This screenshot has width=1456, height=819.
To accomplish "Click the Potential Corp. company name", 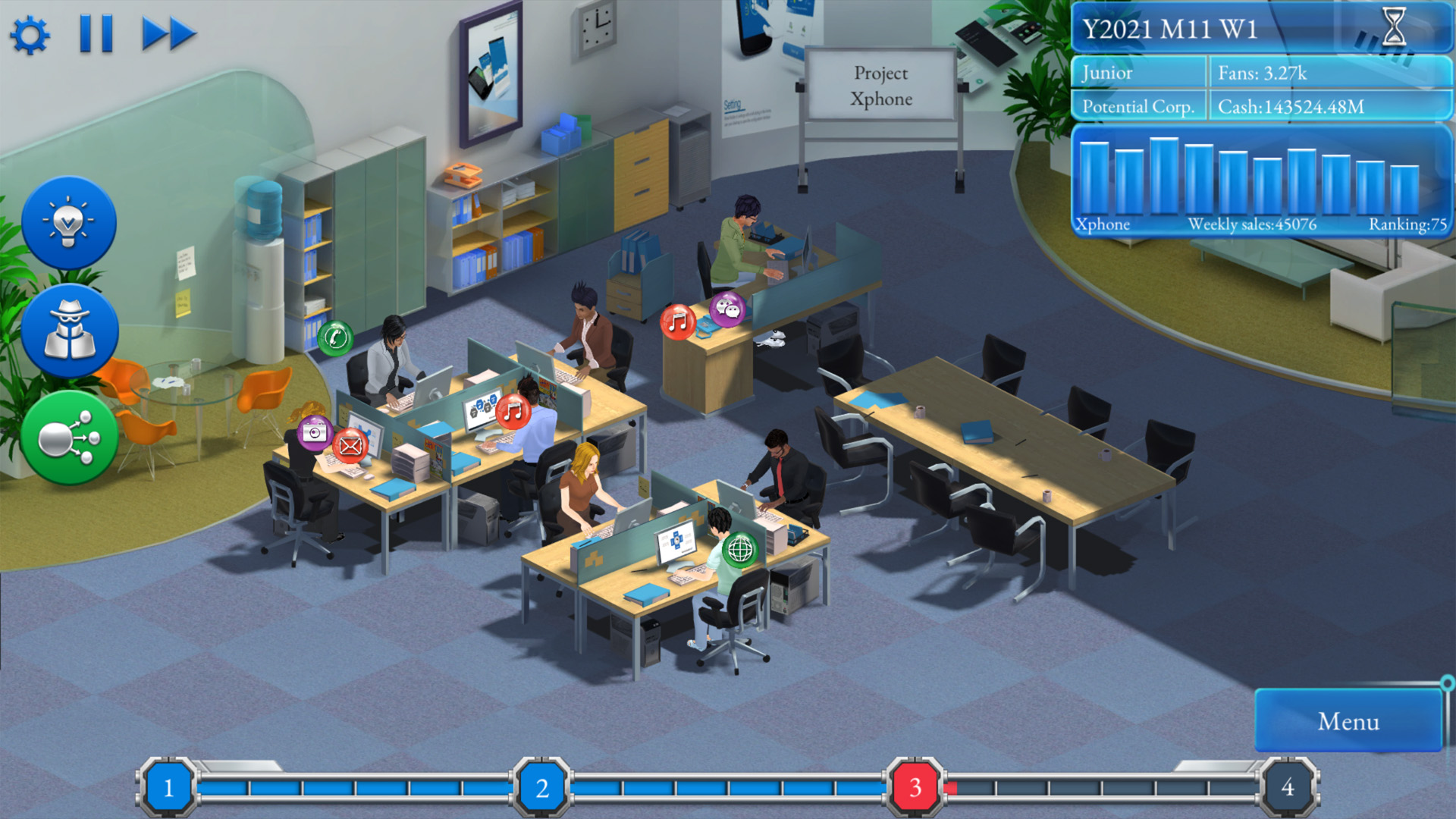I will click(1137, 107).
